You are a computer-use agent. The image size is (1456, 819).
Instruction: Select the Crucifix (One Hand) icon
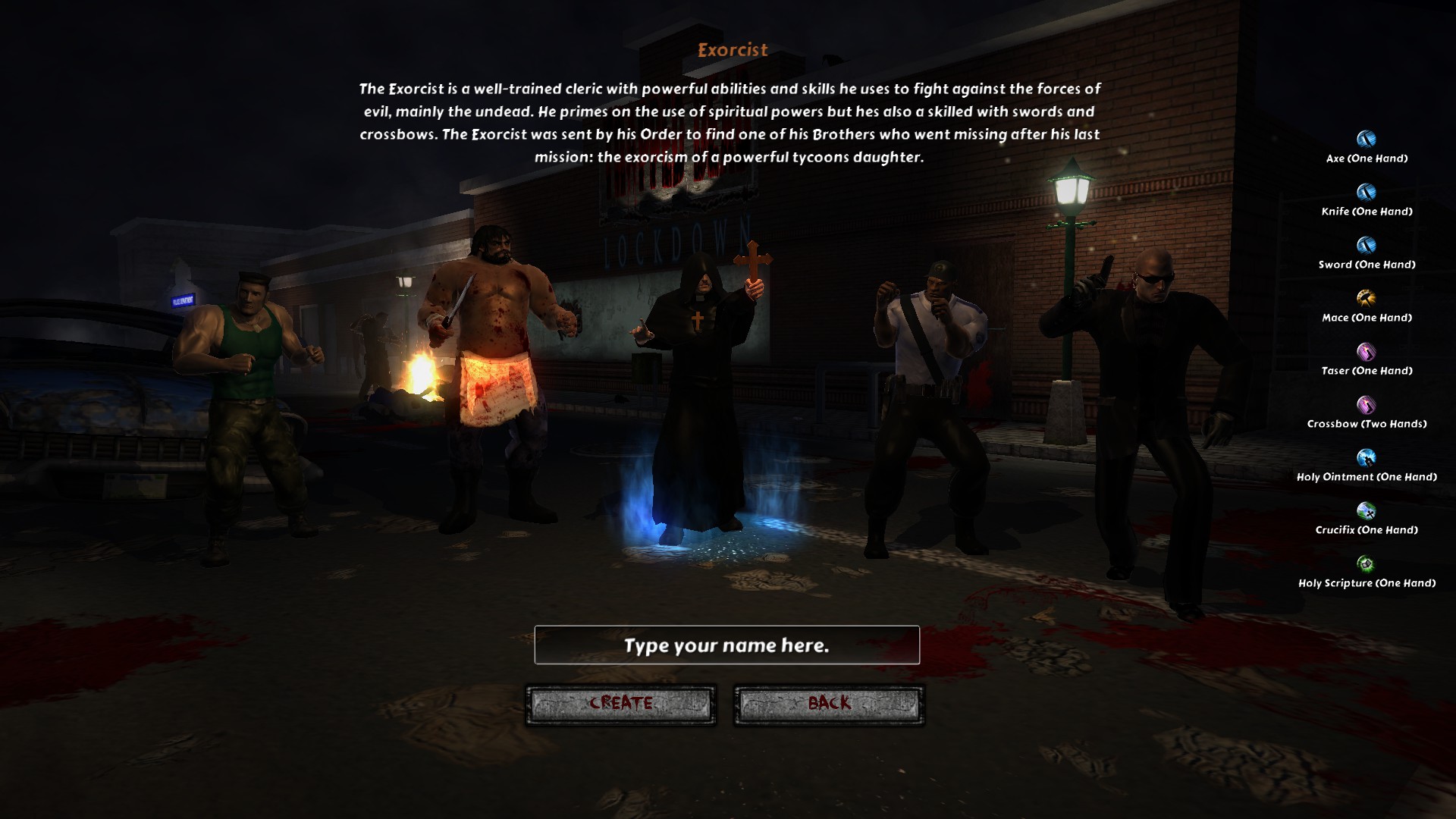pyautogui.click(x=1366, y=510)
